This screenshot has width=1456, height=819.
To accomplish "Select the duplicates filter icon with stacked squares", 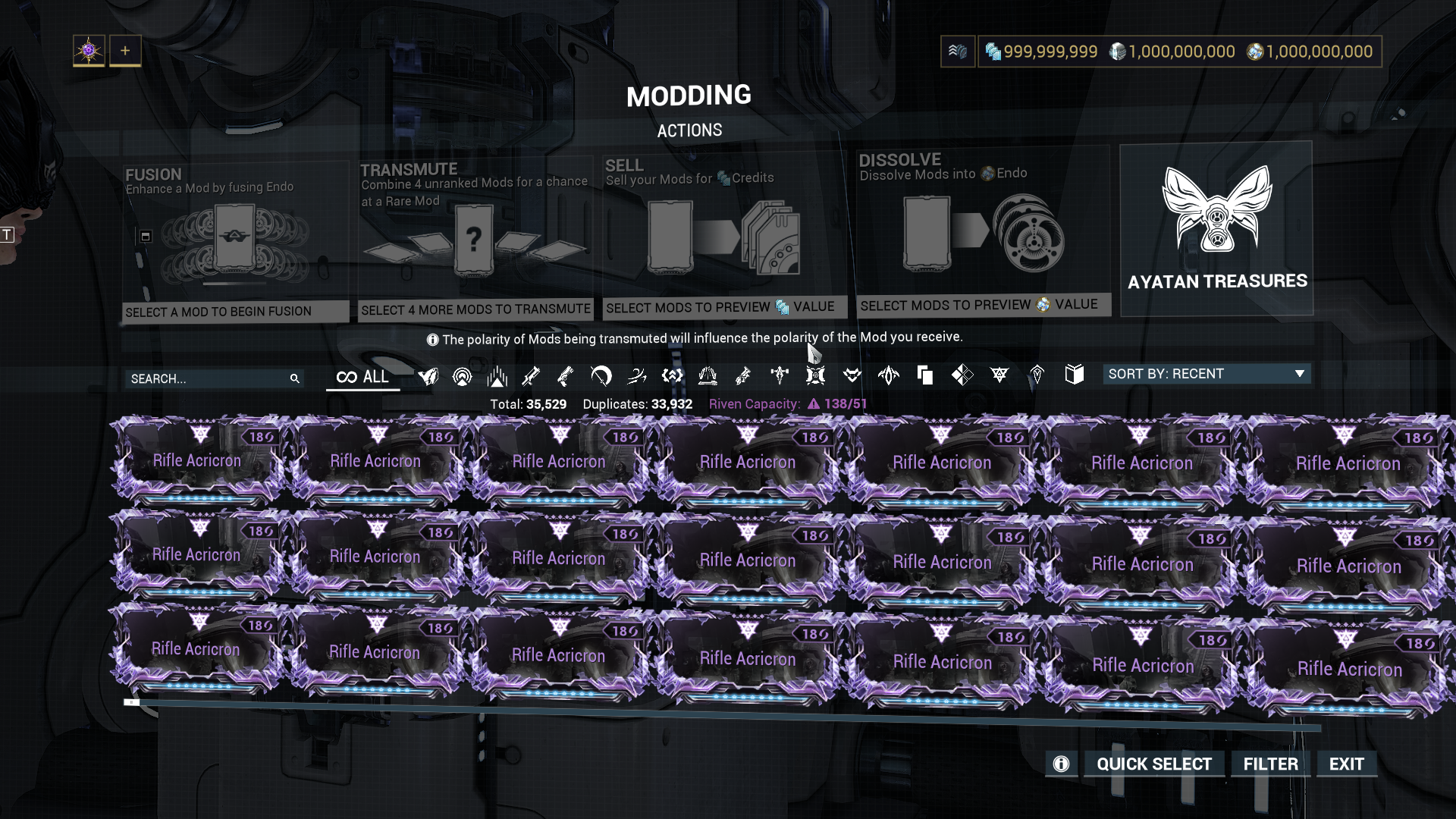I will click(x=924, y=375).
